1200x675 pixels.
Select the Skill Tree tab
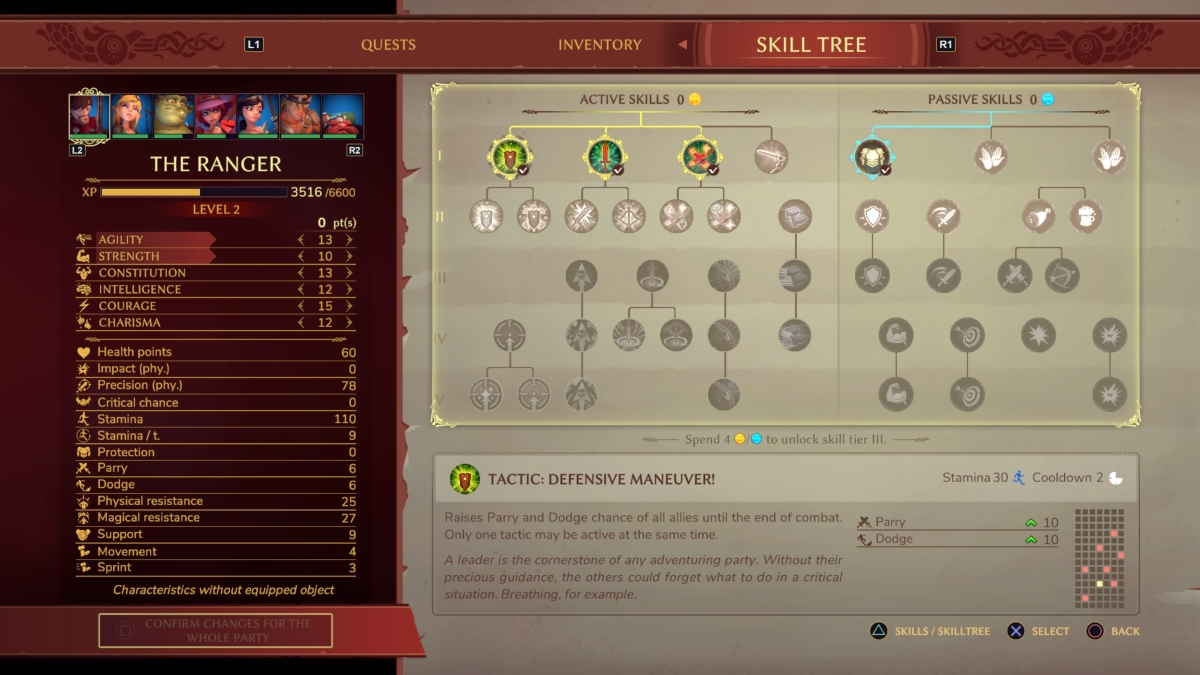point(810,45)
